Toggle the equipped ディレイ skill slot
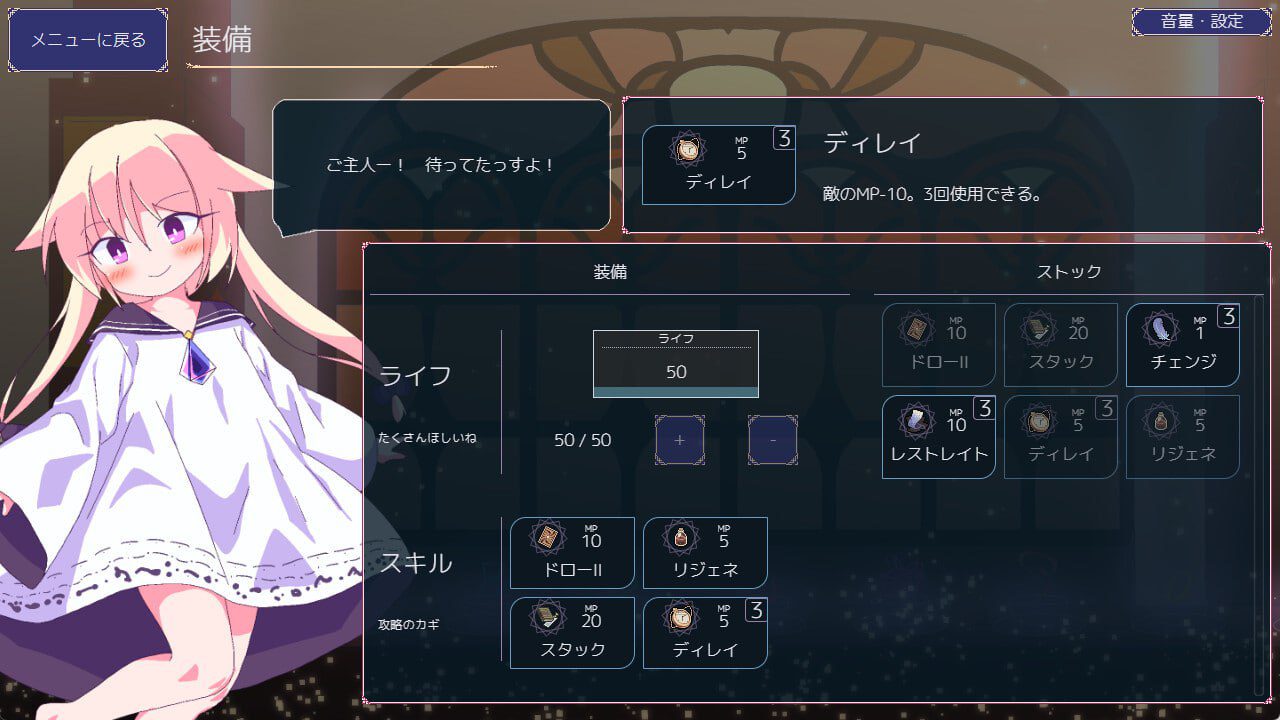Viewport: 1280px width, 720px height. point(705,633)
